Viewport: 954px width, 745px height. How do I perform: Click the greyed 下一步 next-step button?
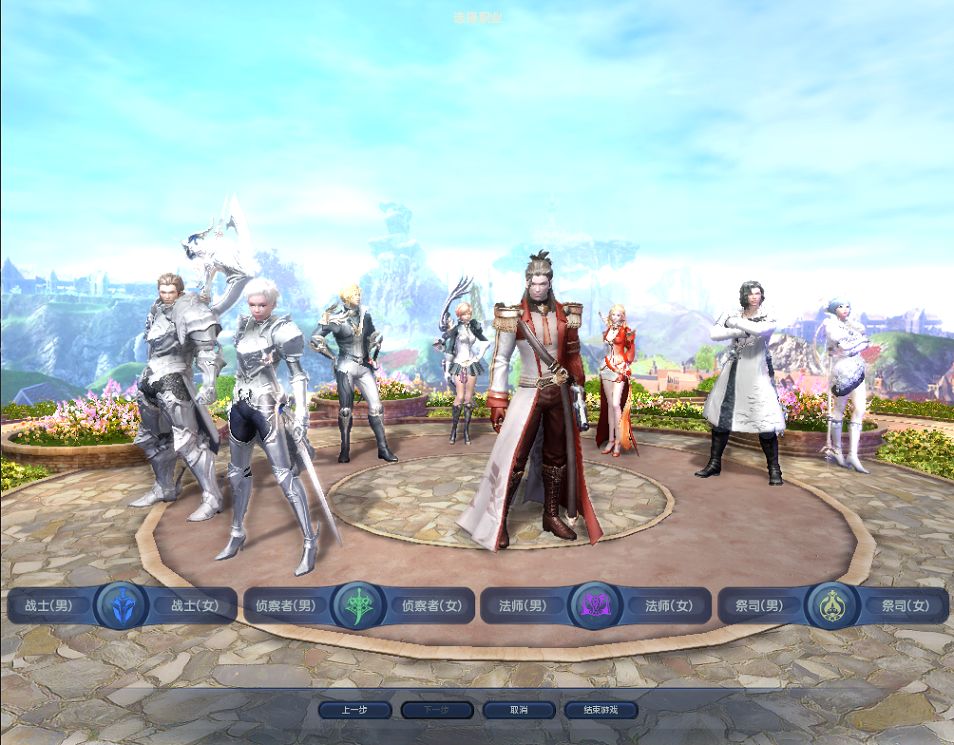436,710
